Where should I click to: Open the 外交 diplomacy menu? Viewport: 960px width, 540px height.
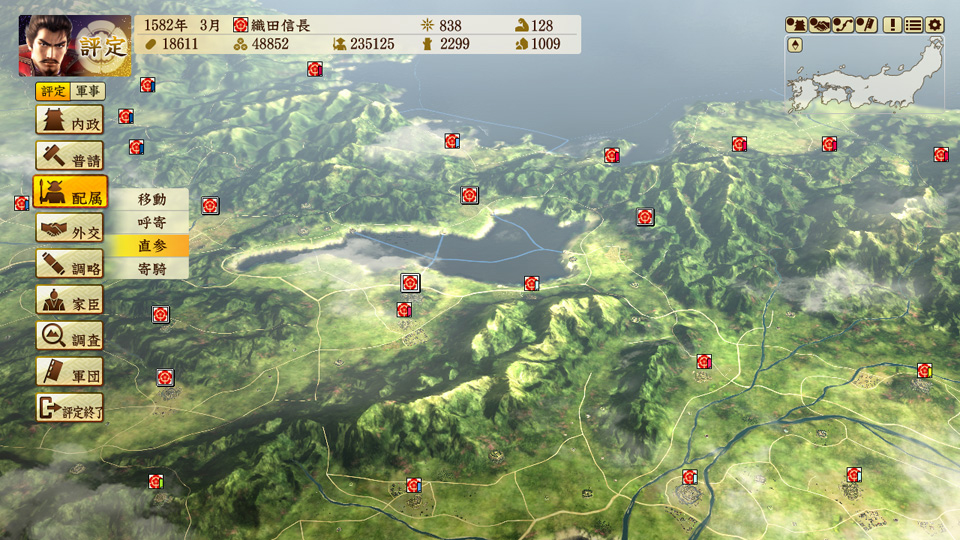[70, 230]
